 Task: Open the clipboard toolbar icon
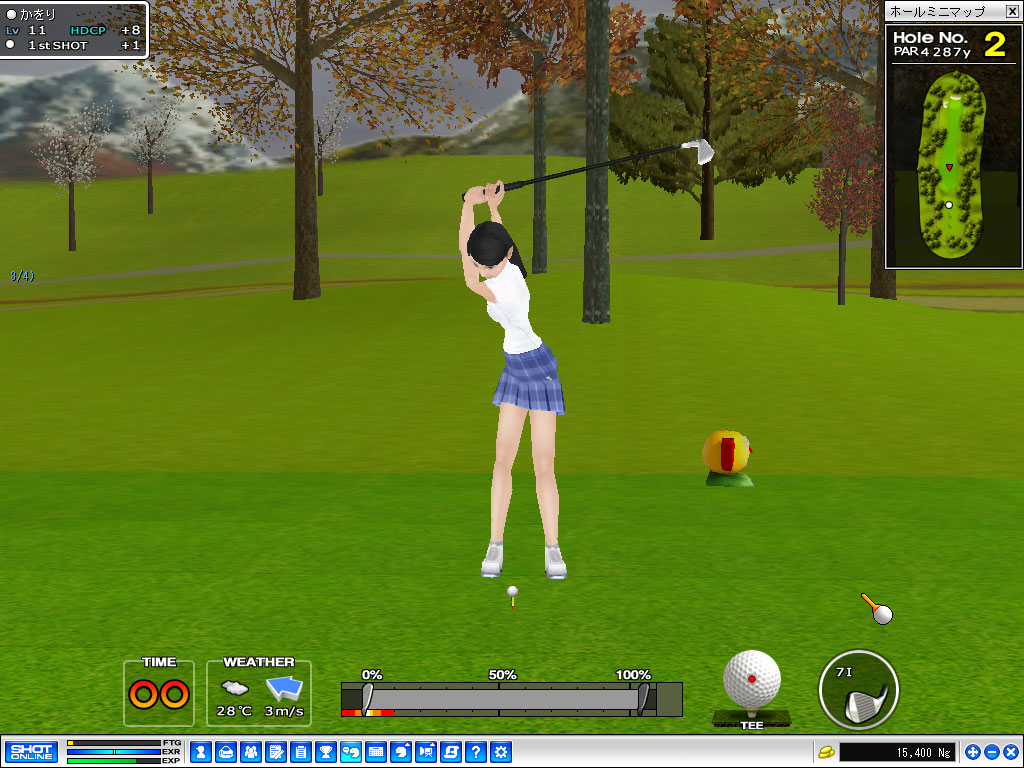tap(300, 751)
